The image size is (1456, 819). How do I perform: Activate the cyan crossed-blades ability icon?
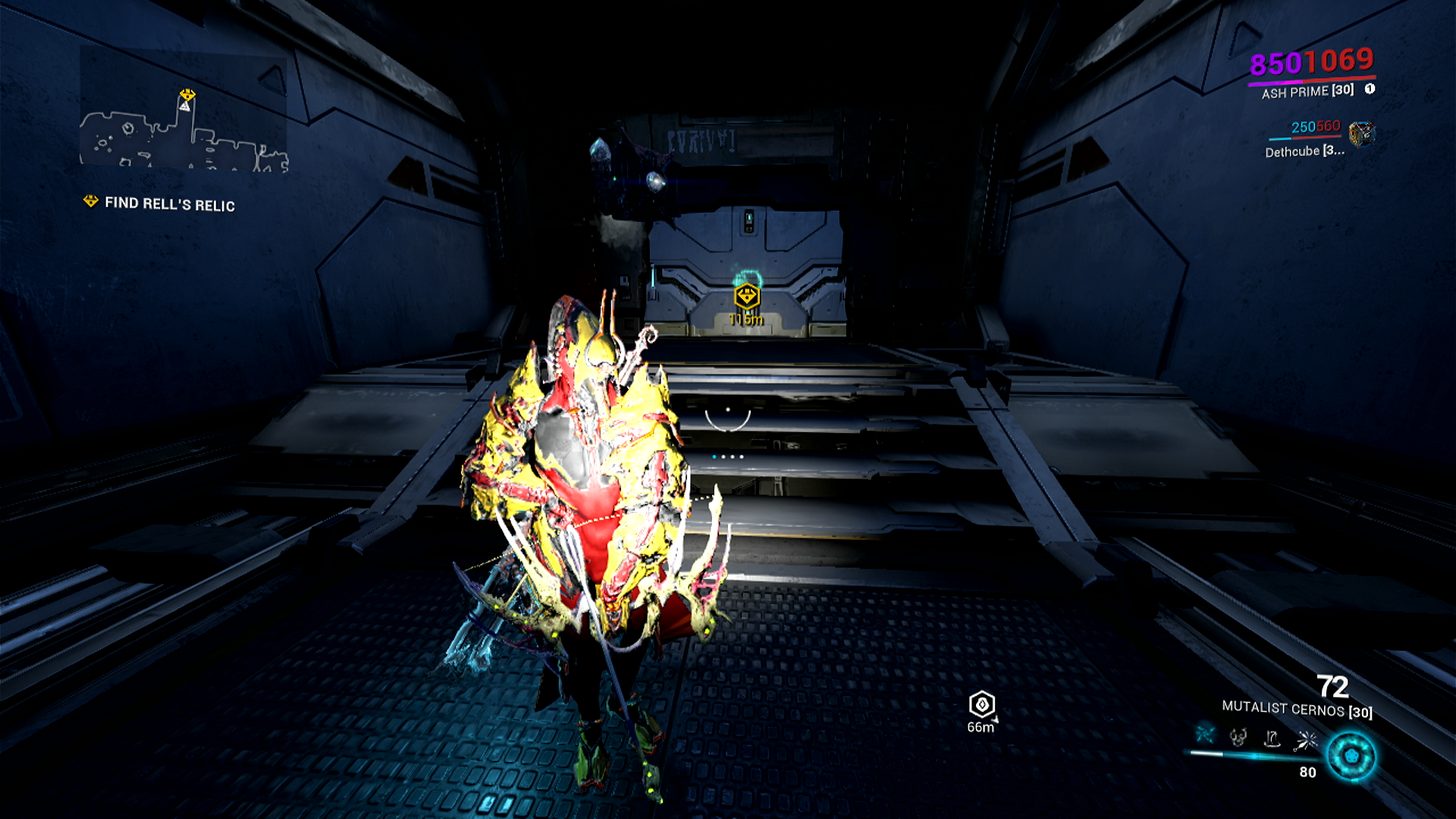tap(1205, 734)
